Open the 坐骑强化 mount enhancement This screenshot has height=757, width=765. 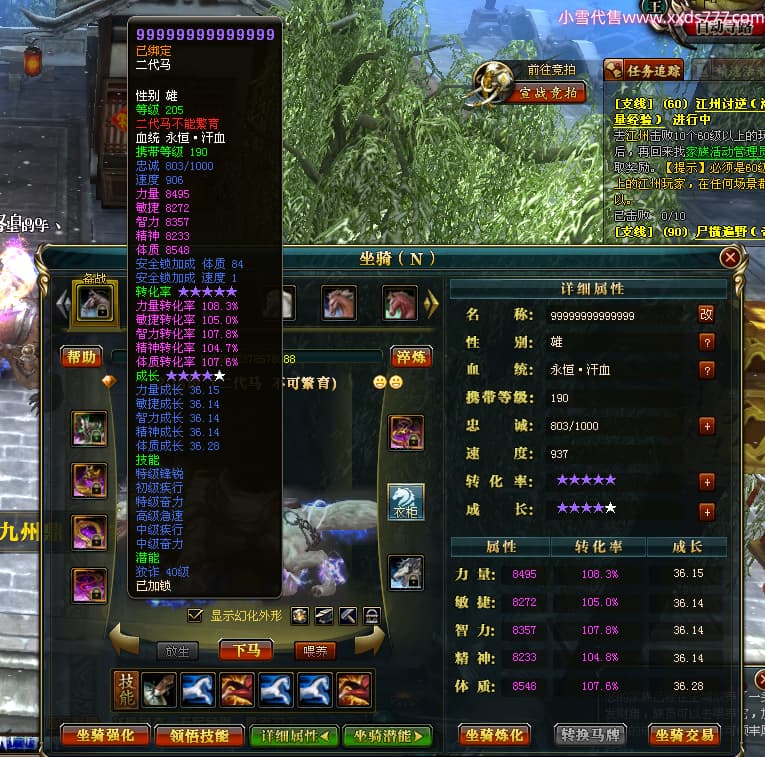click(105, 736)
